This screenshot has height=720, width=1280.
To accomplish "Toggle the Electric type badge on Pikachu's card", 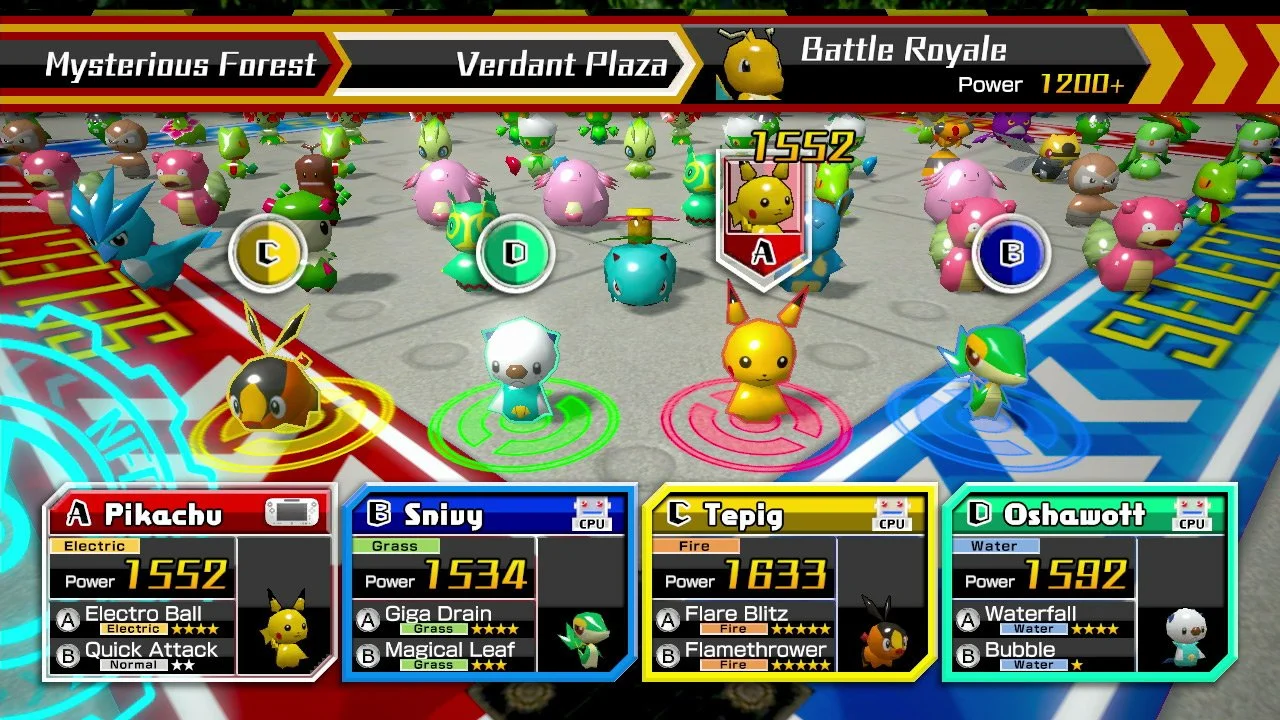I will [97, 546].
